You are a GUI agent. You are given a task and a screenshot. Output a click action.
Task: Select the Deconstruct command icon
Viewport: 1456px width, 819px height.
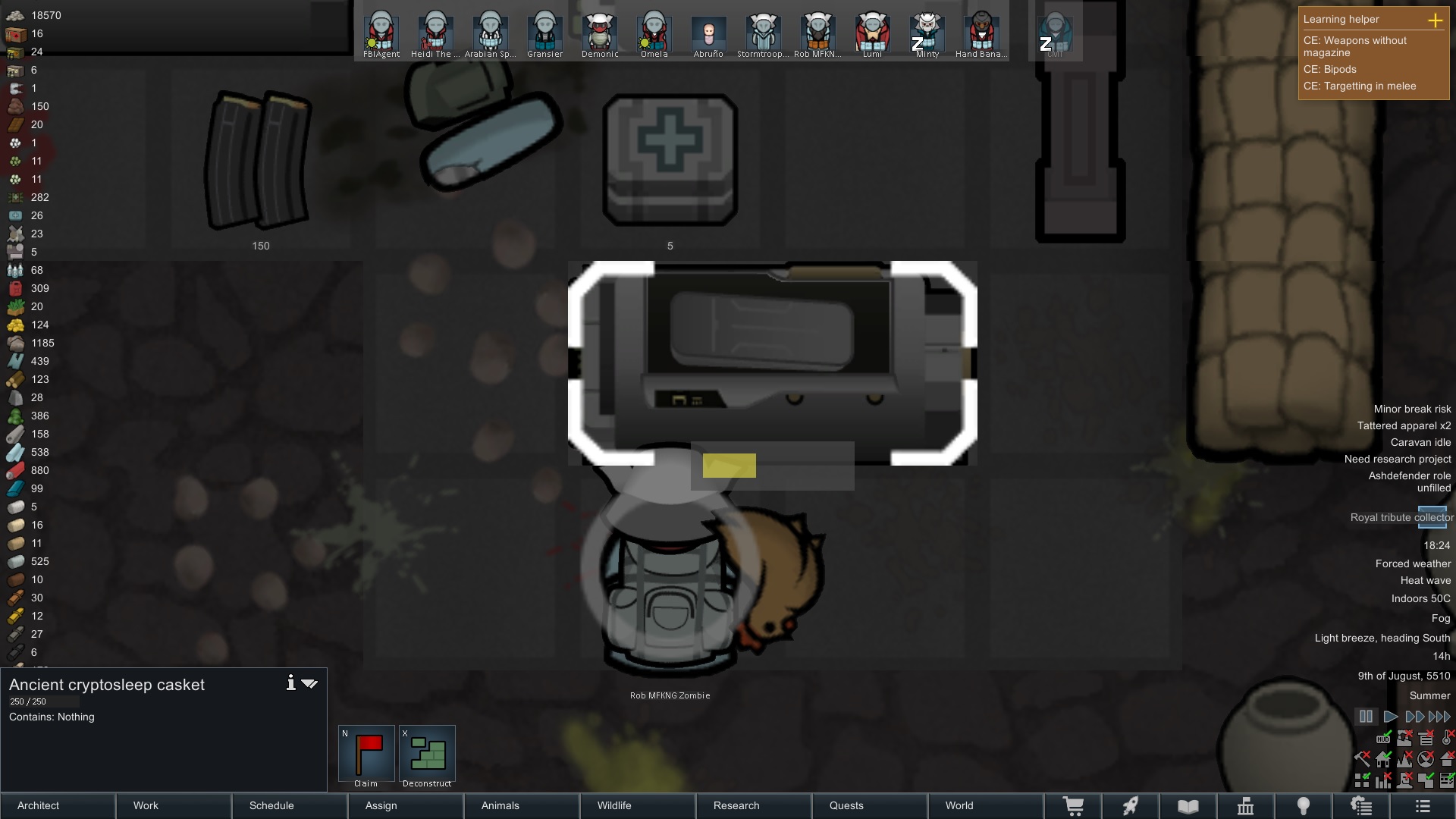(427, 755)
